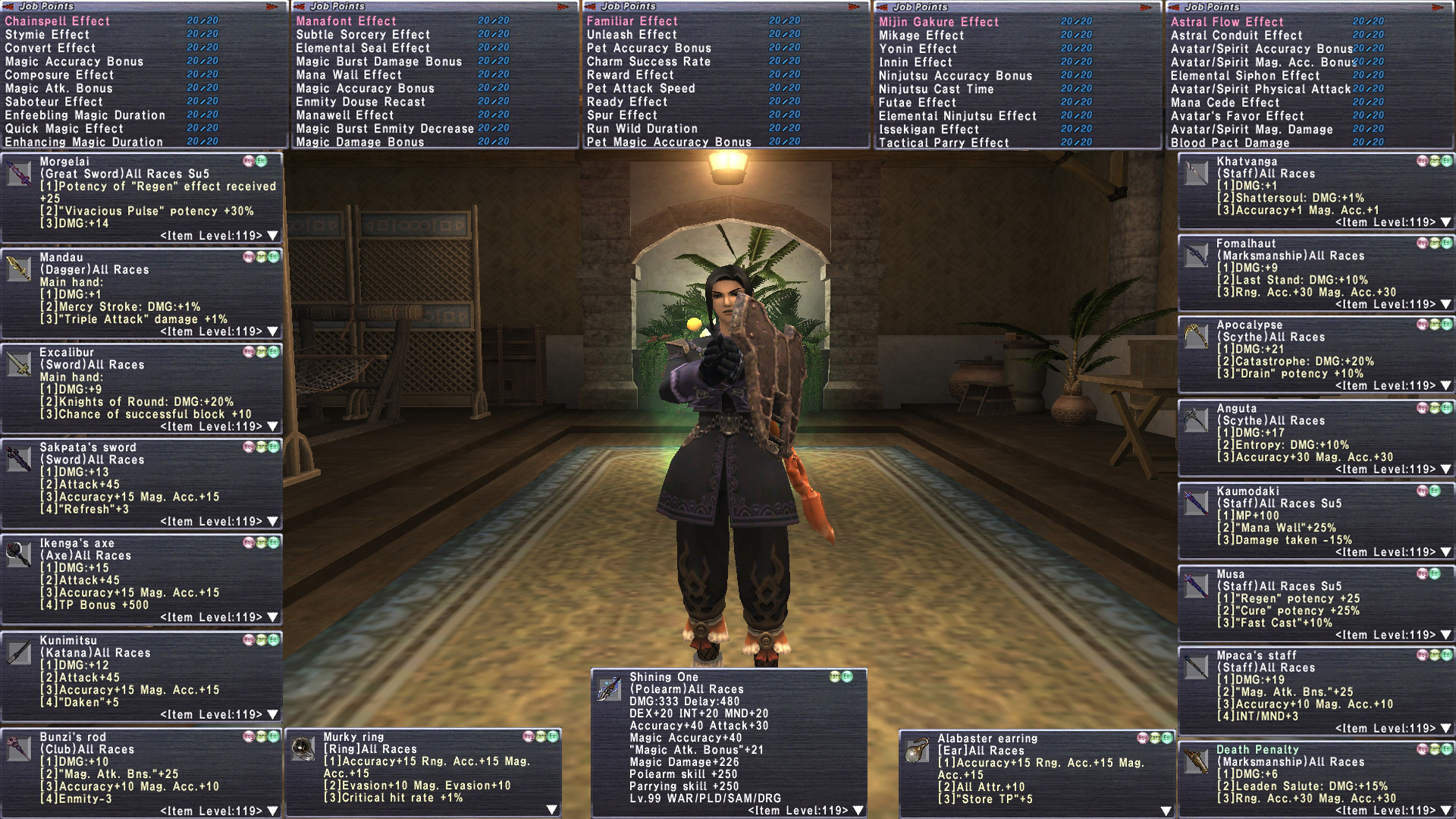Select the Death Penalty gun icon
Image resolution: width=1456 pixels, height=819 pixels.
tap(1196, 761)
